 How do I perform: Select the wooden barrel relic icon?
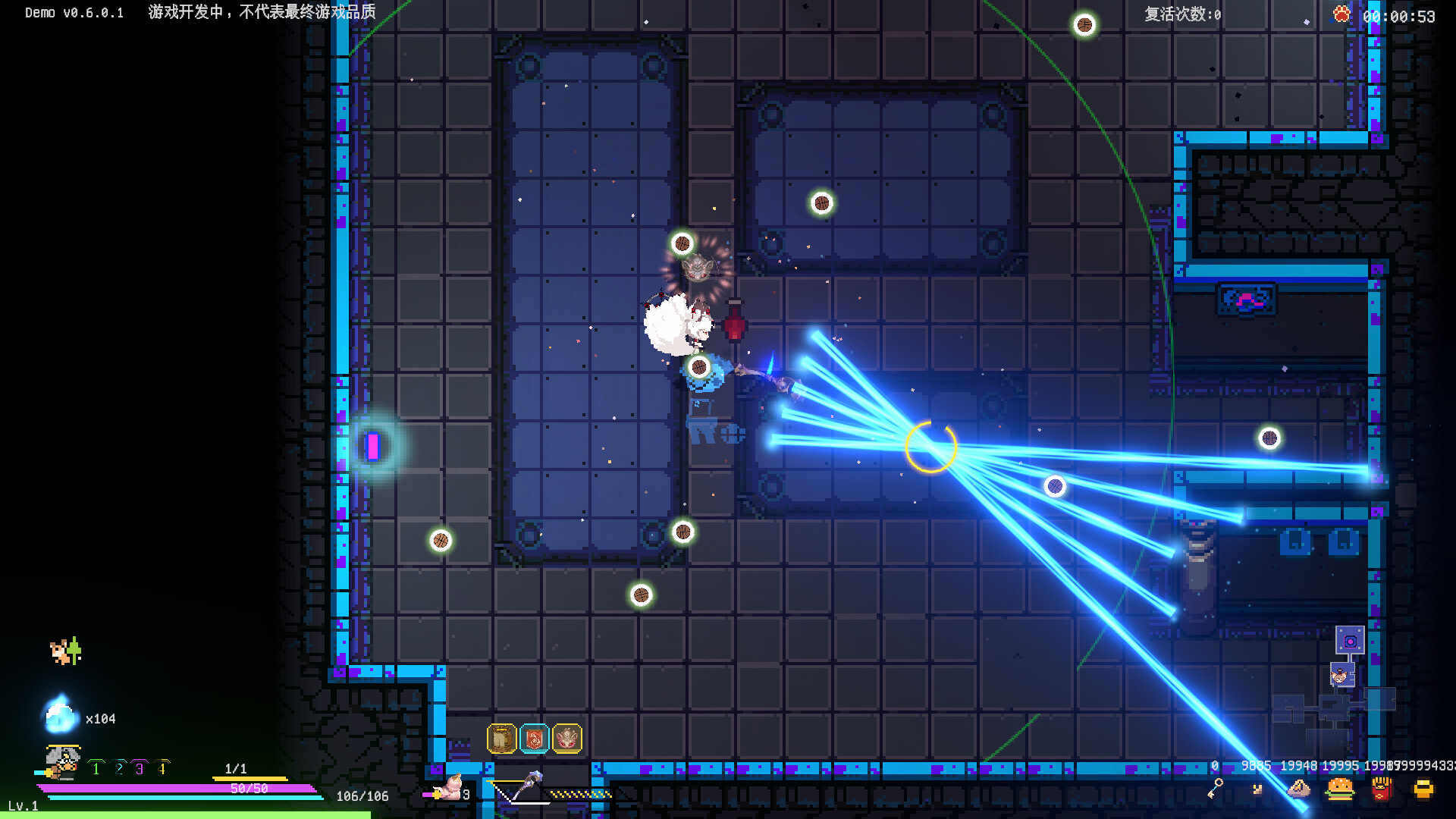point(501,738)
